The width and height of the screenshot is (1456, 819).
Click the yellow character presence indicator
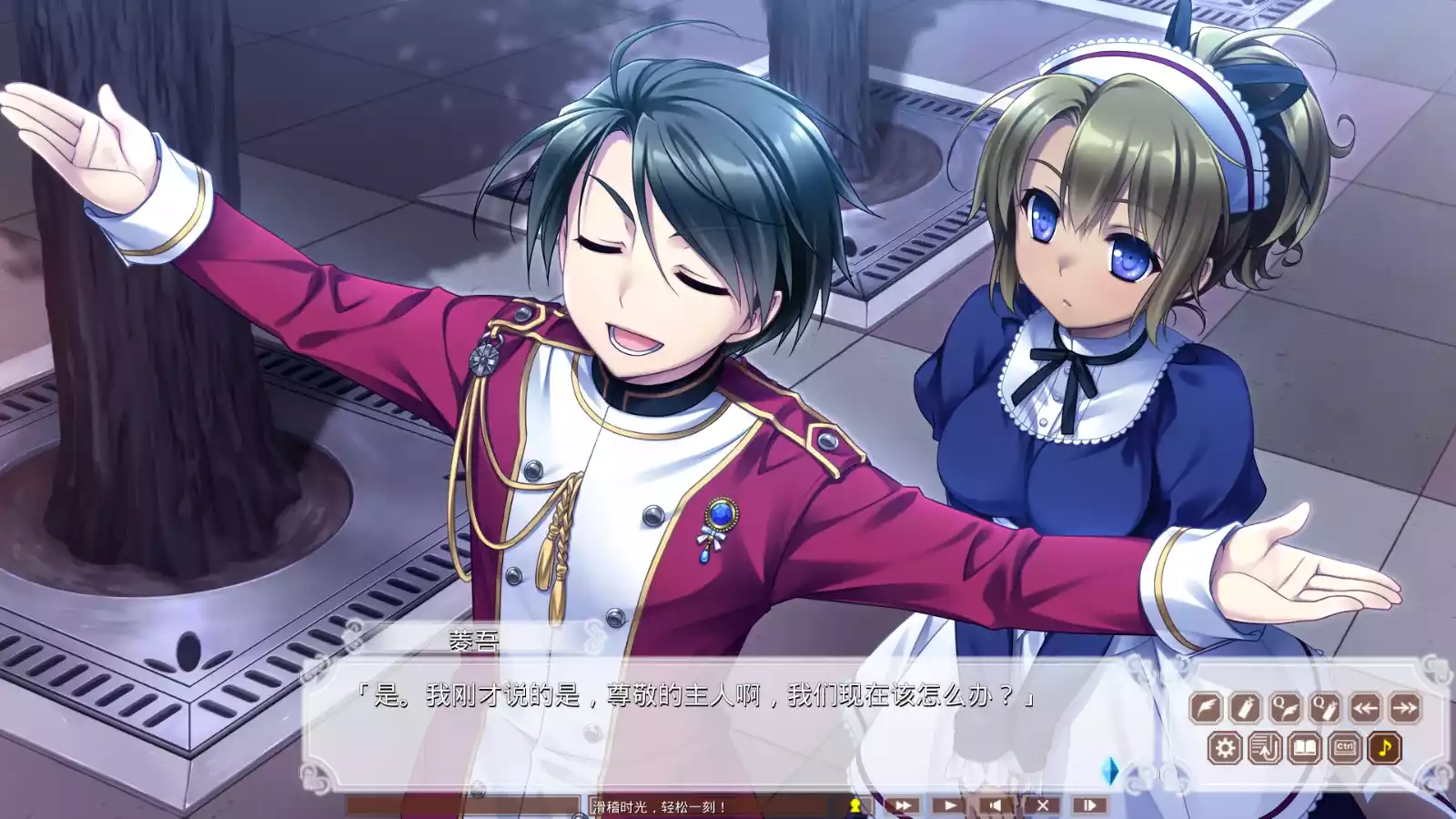[x=854, y=805]
